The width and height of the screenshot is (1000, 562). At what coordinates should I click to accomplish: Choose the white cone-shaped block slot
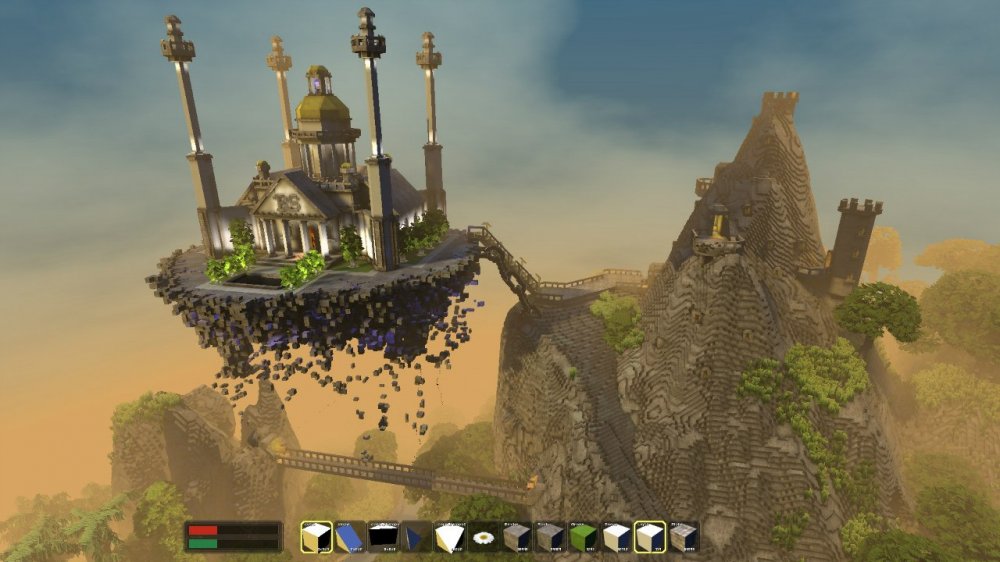pos(450,537)
